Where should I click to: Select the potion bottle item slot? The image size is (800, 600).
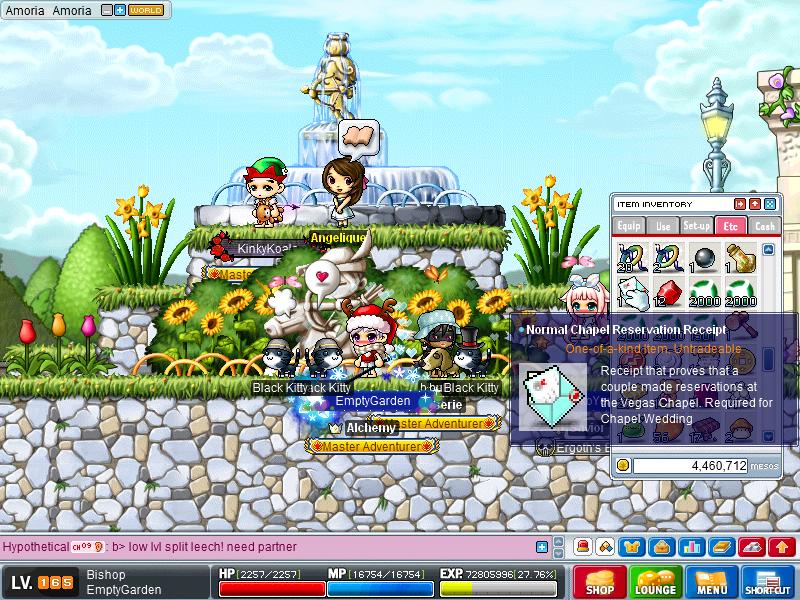tap(740, 258)
